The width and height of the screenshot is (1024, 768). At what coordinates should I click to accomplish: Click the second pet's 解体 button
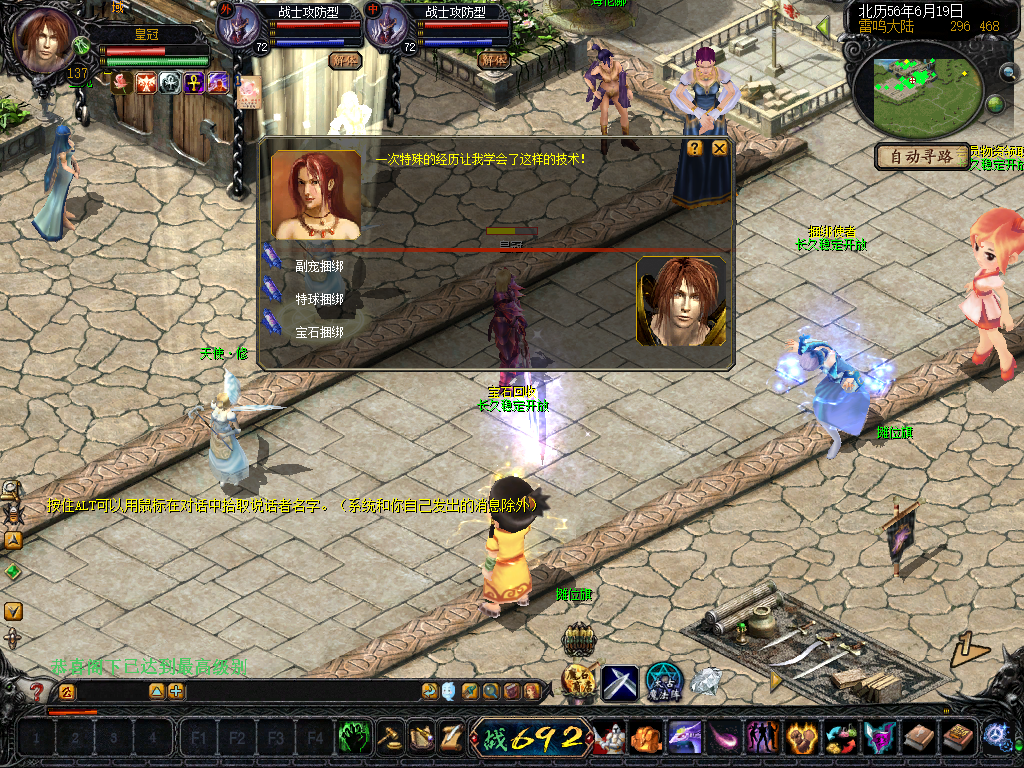[x=493, y=60]
